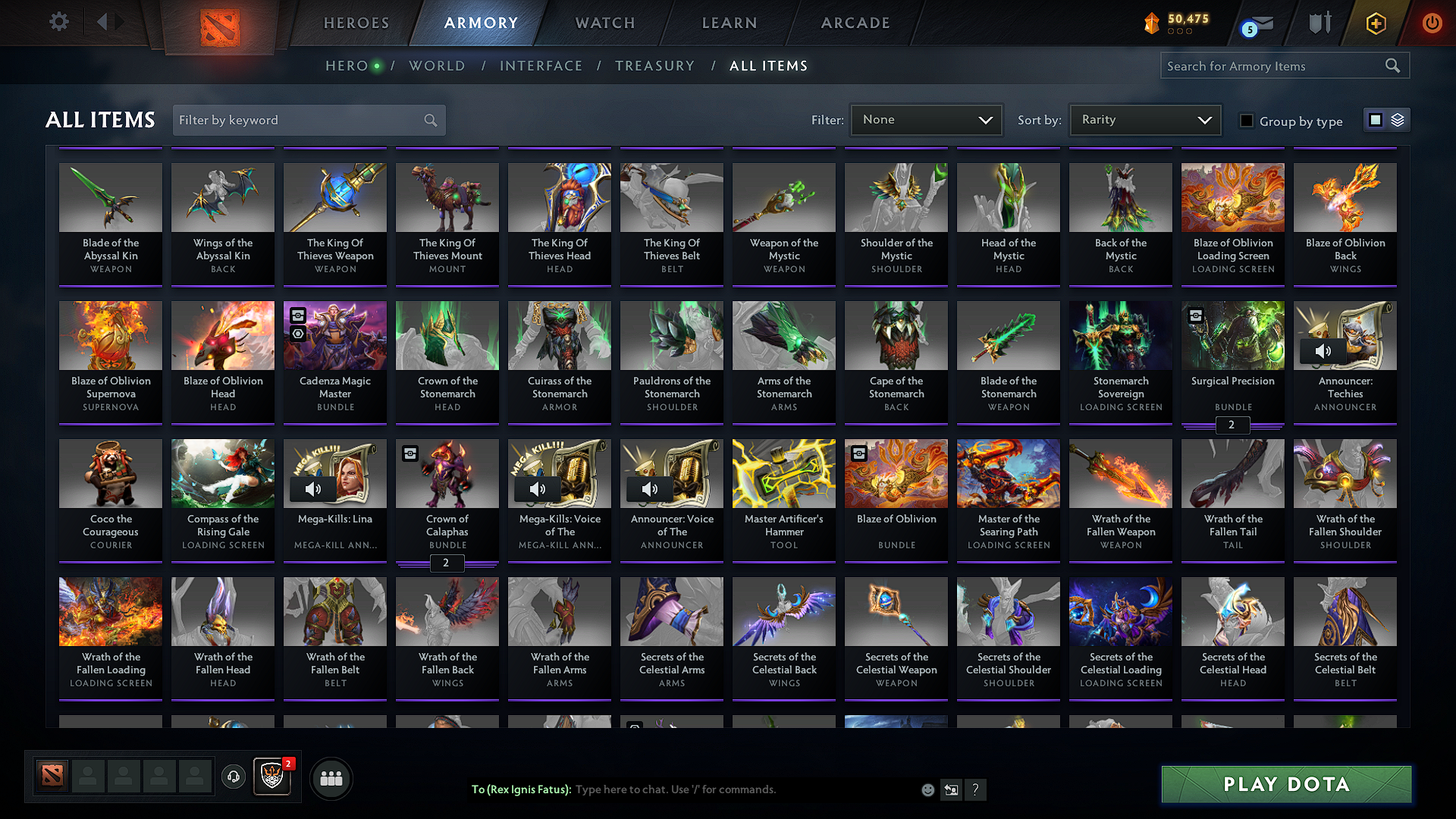Click the Dota Plus hexagon icon
Image resolution: width=1456 pixels, height=819 pixels.
point(1375,24)
